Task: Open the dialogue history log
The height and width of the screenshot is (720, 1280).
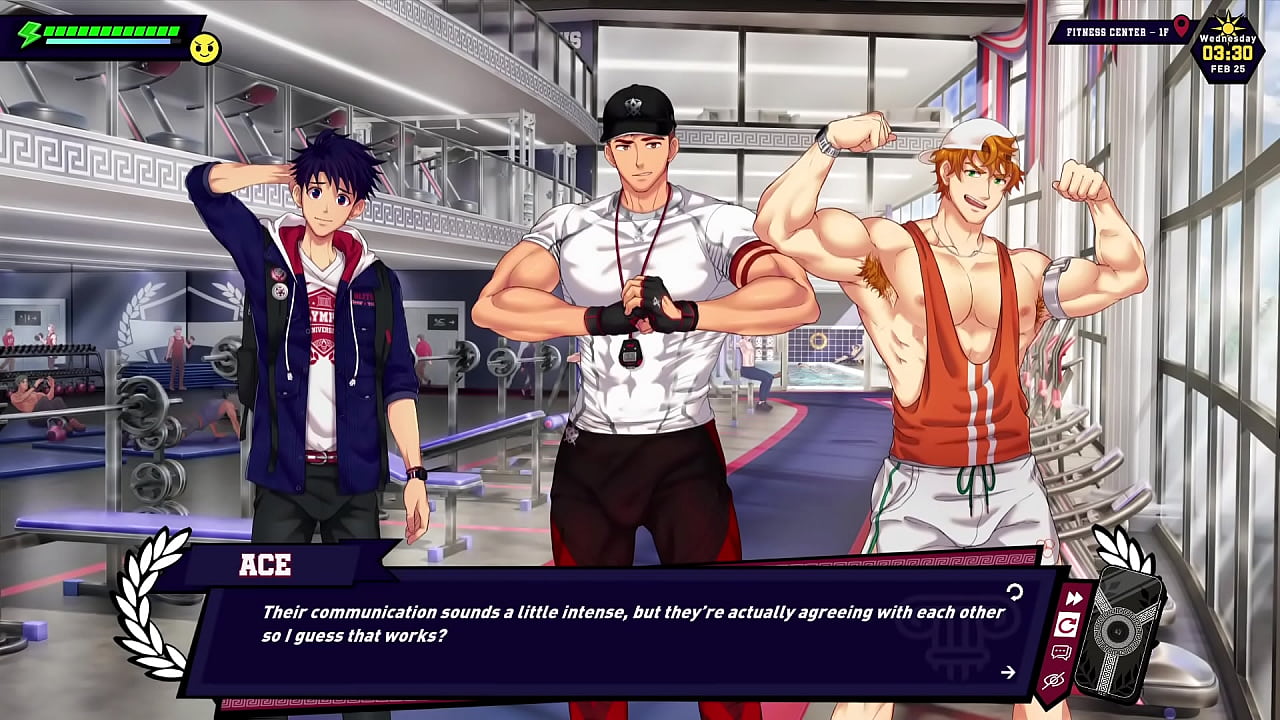Action: pyautogui.click(x=1061, y=653)
